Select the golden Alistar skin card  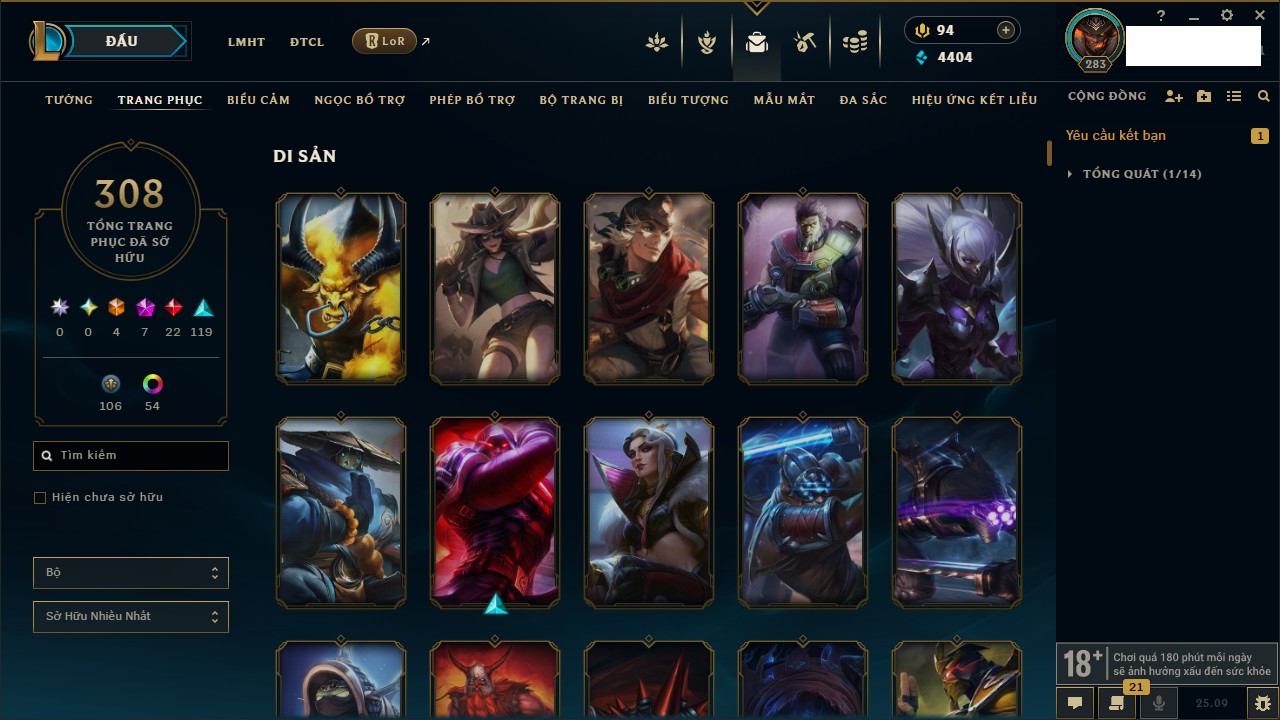pos(341,288)
